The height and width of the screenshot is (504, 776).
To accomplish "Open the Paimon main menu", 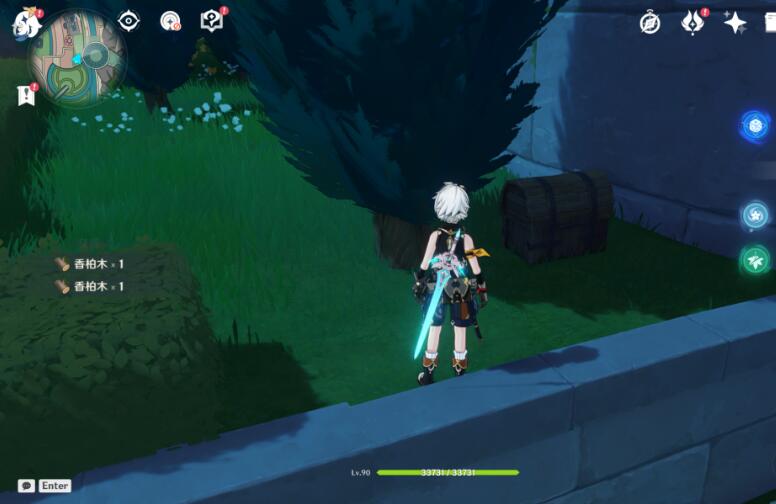I will (26, 23).
